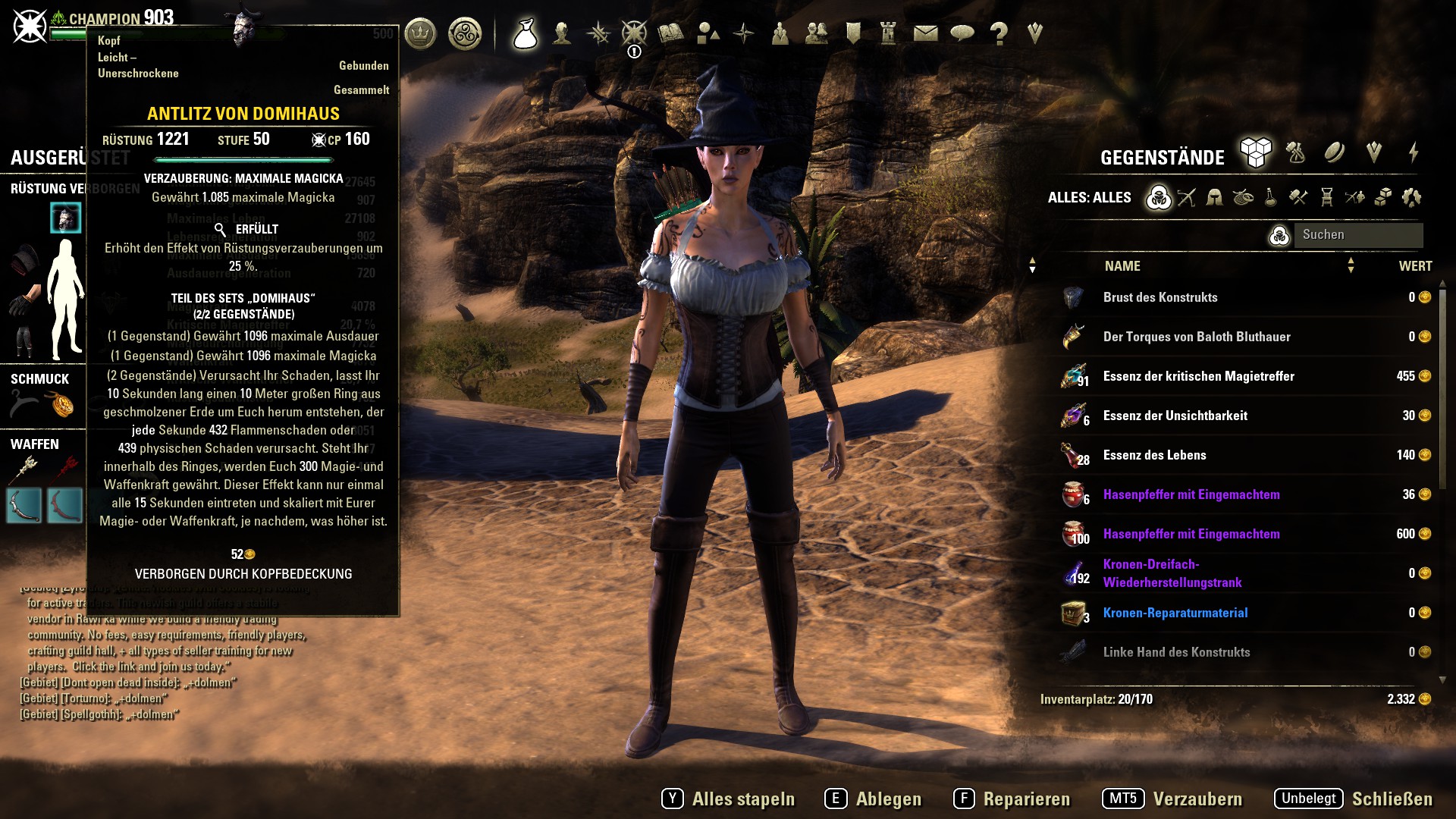Sort the inventory by WERT column
This screenshot has width=1456, height=819.
(1415, 266)
